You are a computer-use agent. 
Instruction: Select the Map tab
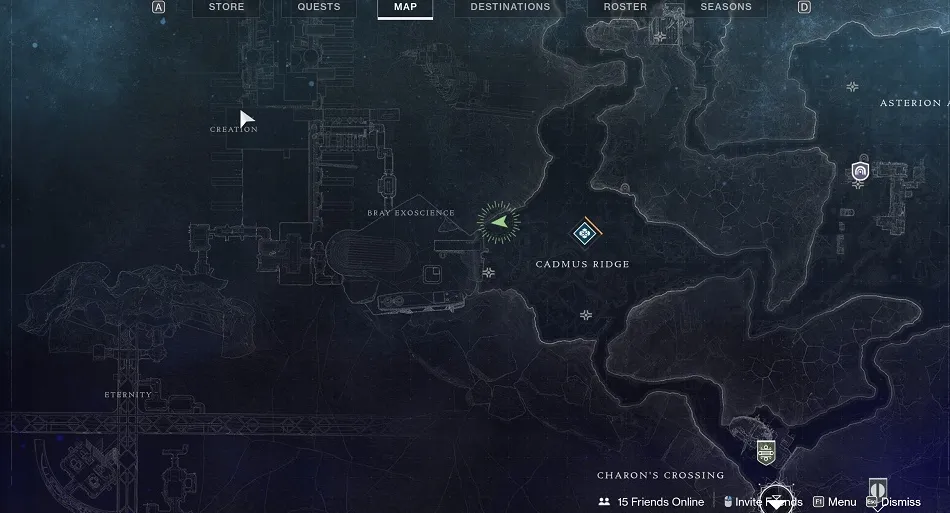[x=405, y=7]
